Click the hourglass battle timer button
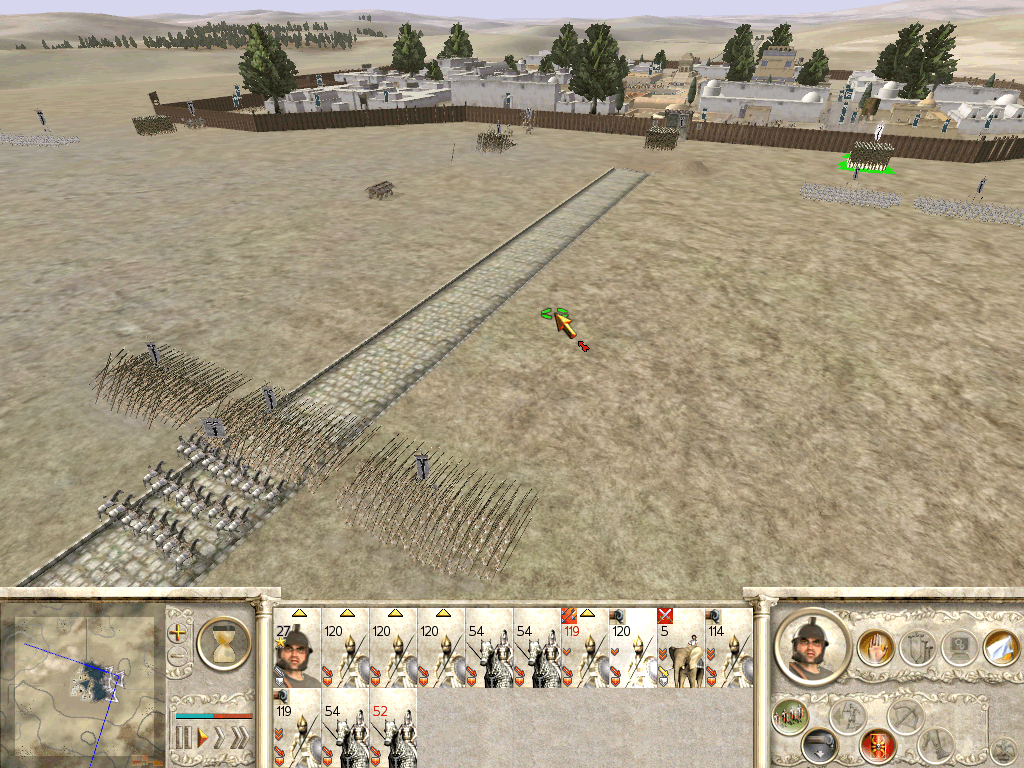This screenshot has width=1024, height=768. pyautogui.click(x=224, y=641)
